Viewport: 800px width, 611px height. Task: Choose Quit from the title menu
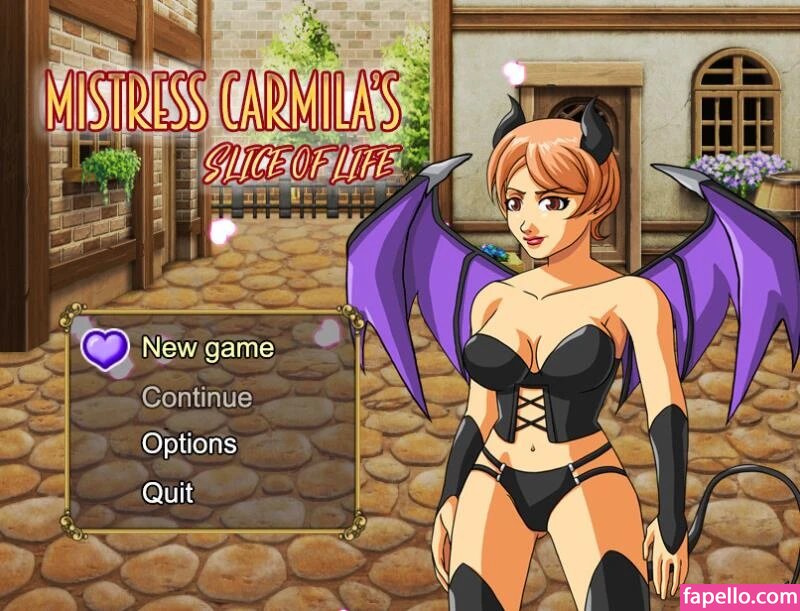point(167,492)
